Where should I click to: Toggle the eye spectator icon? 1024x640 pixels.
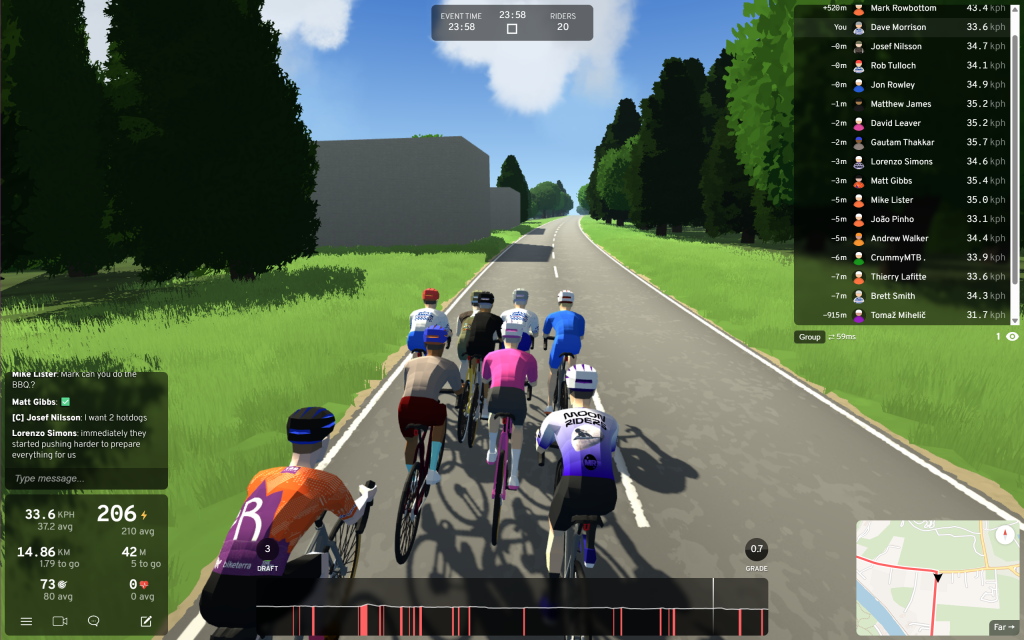coord(1012,337)
